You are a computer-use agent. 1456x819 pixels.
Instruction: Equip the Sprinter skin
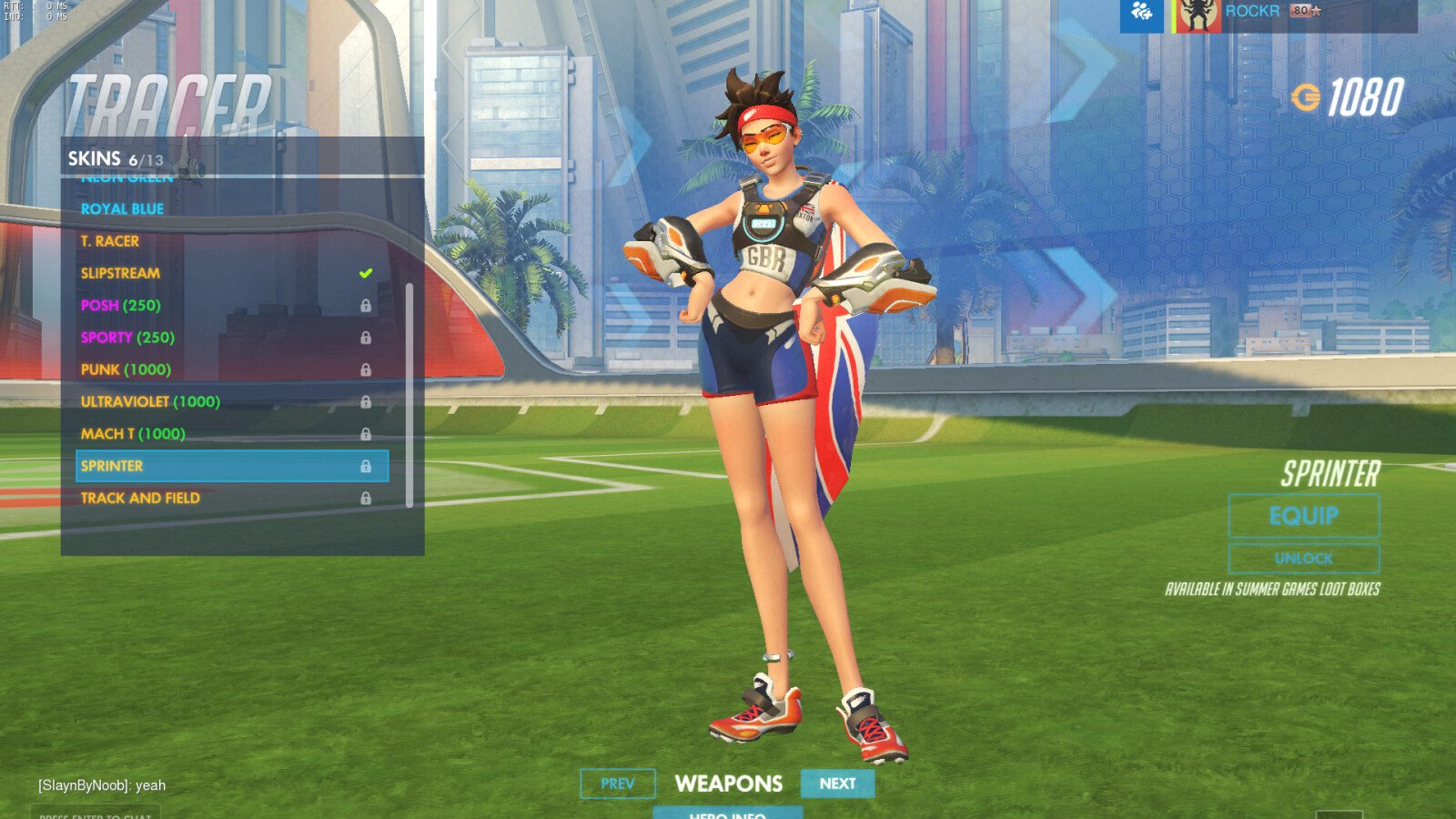[1304, 515]
